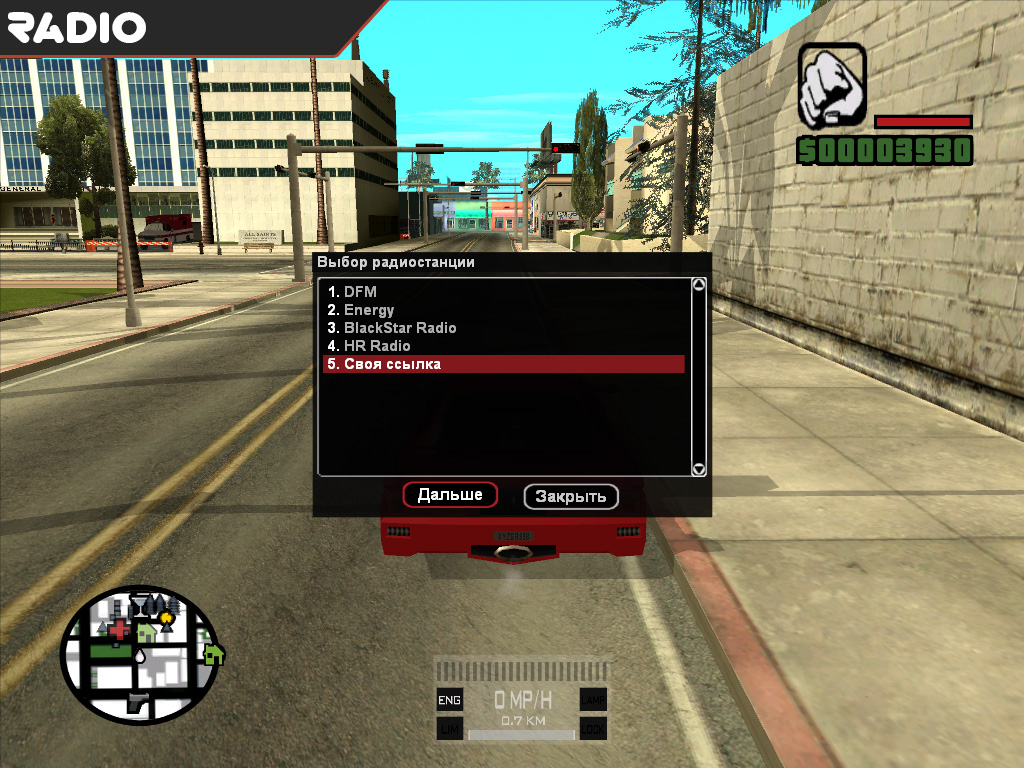
Task: Toggle the ENG engine indicator
Action: 450,701
